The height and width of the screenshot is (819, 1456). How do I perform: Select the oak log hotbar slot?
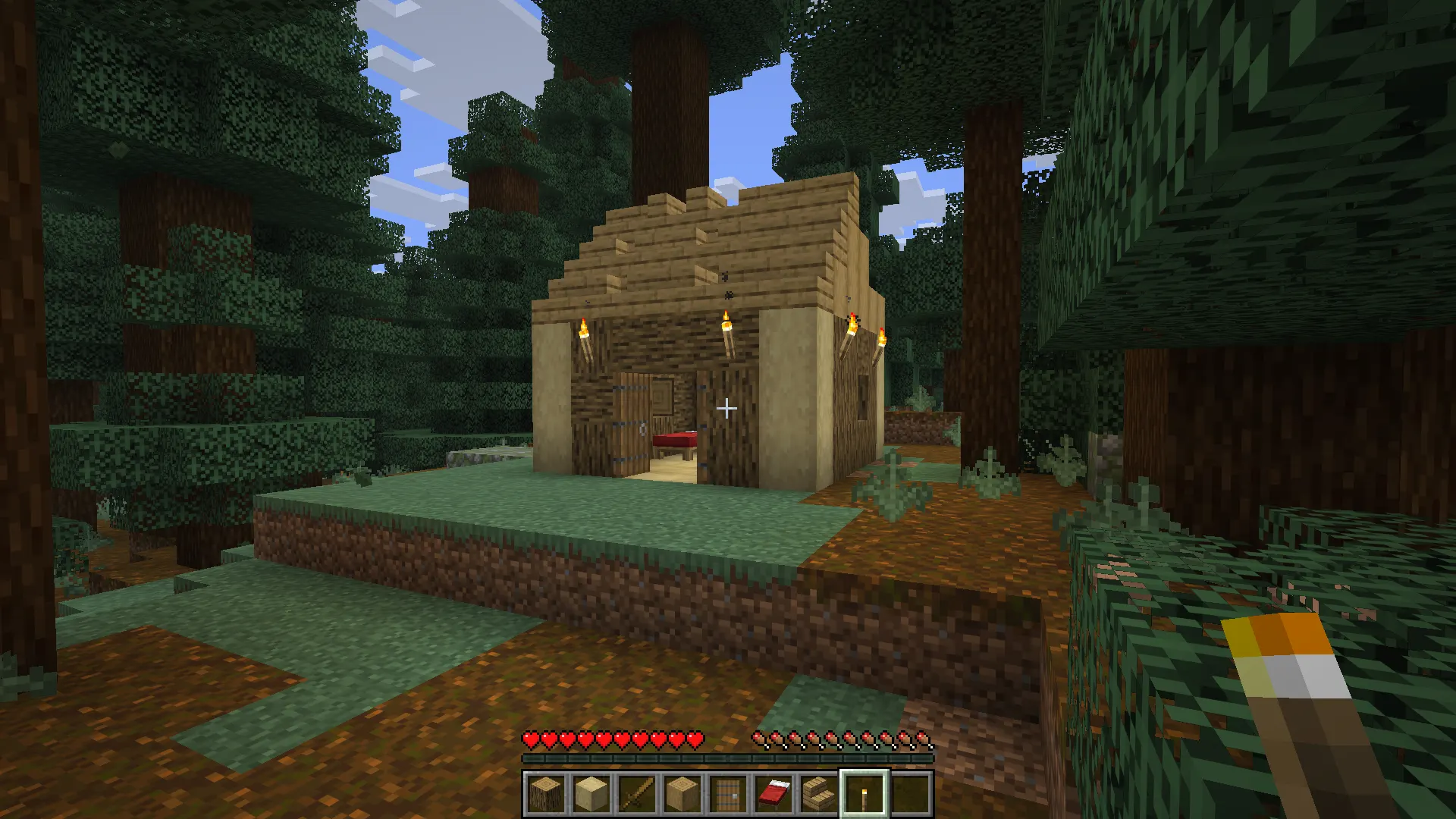point(545,794)
